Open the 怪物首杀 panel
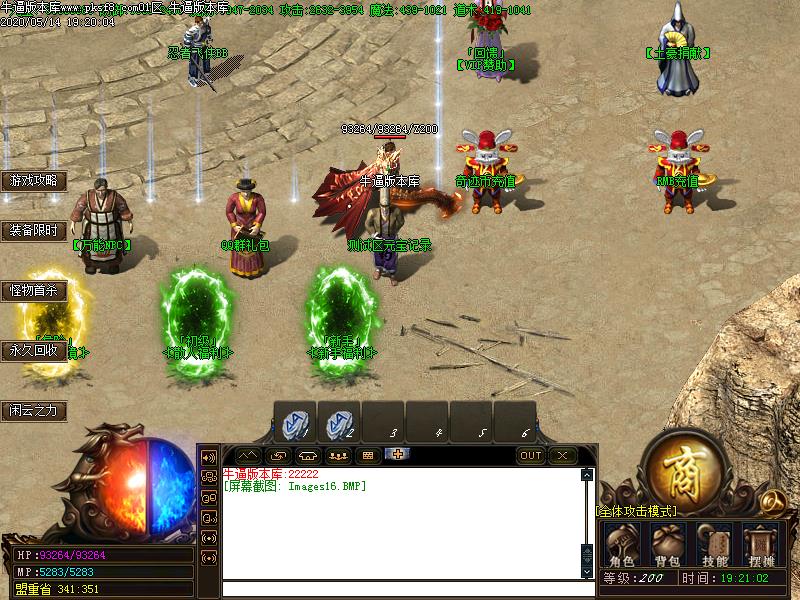This screenshot has height=600, width=800. pyautogui.click(x=34, y=291)
